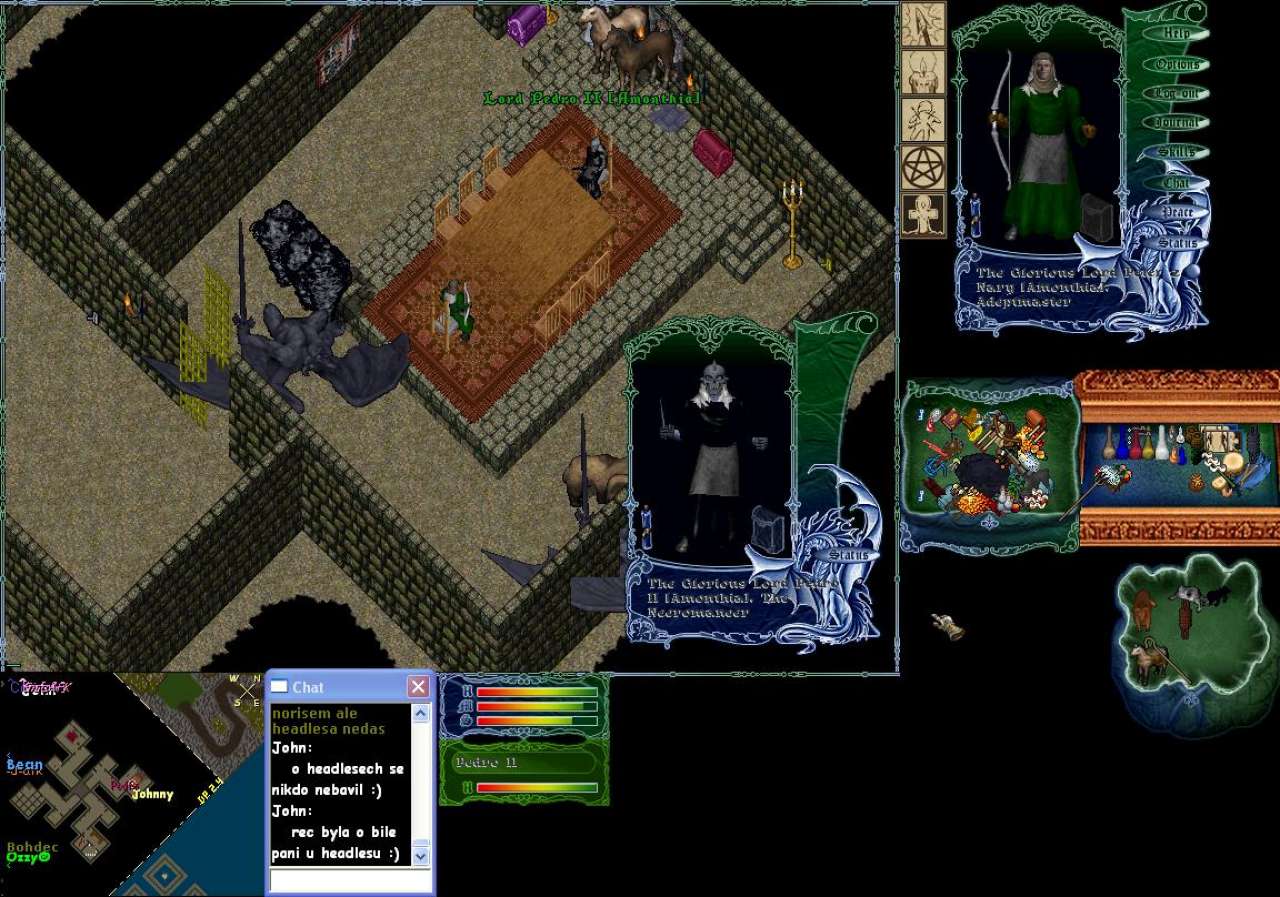
Task: Show the Skills list
Action: 1176,152
